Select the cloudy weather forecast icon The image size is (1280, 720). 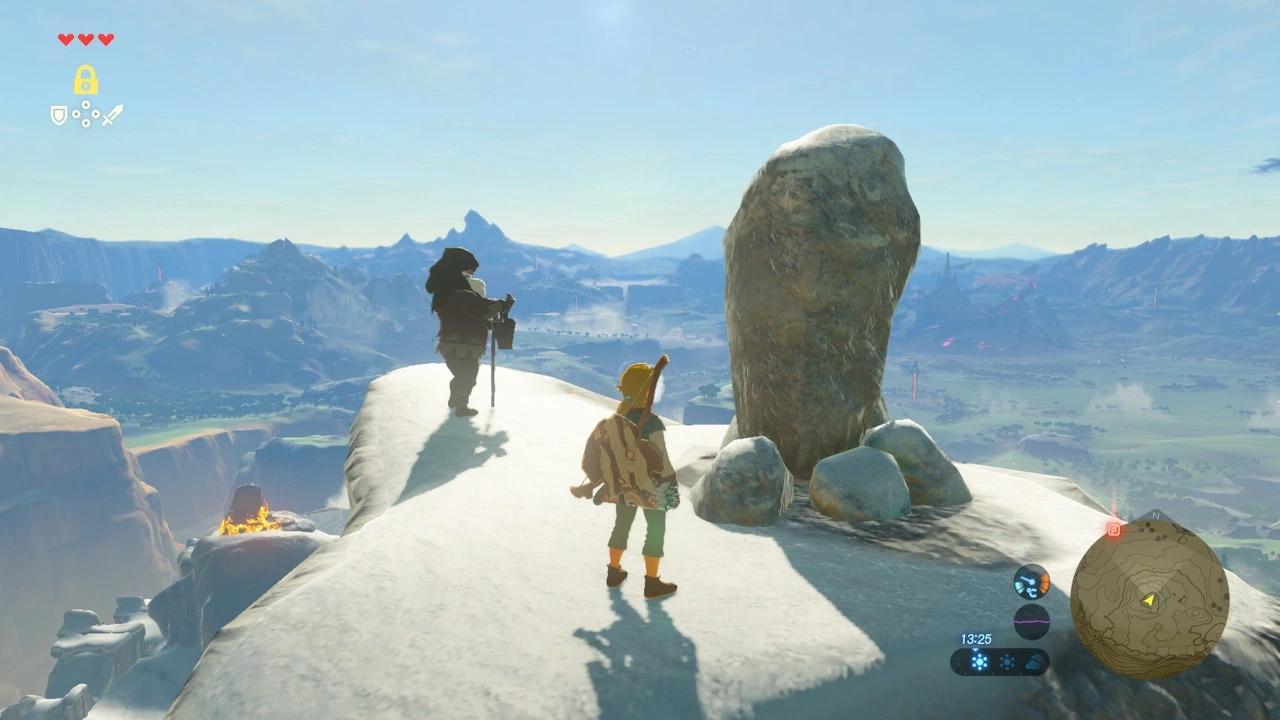pos(1035,662)
